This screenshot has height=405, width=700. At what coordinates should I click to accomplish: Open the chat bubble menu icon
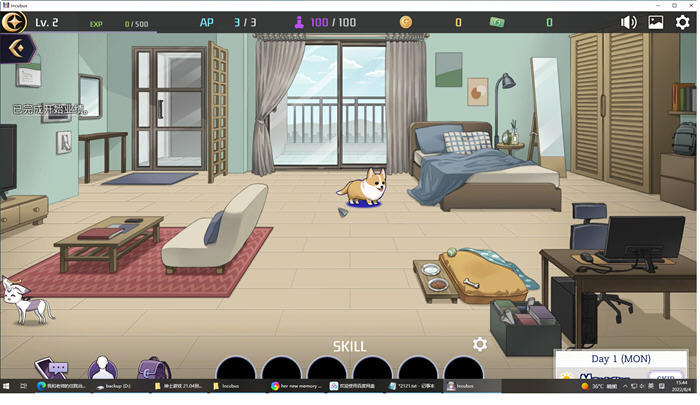[51, 369]
